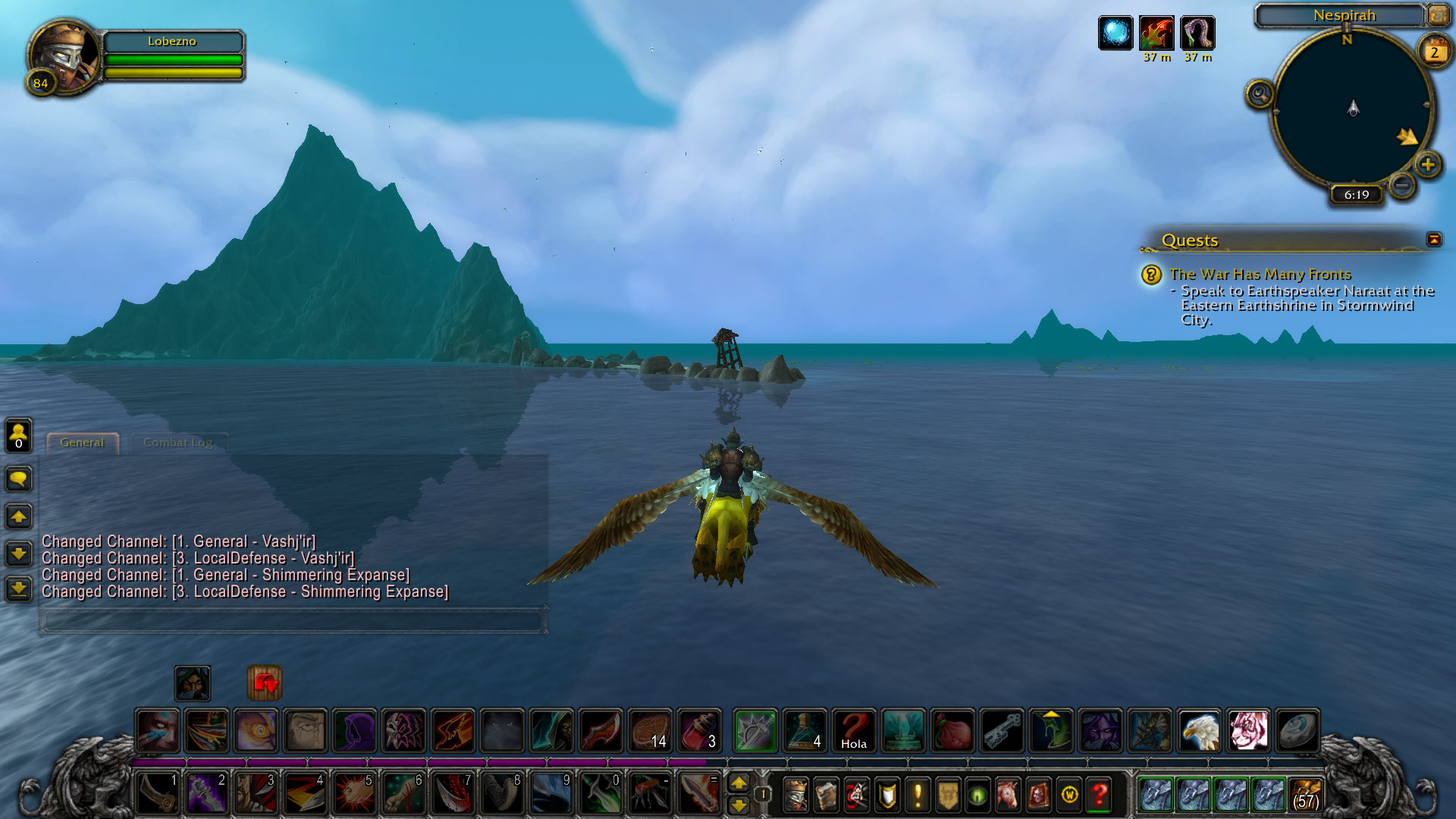
Task: Zoom out the minimap
Action: pos(1402,184)
